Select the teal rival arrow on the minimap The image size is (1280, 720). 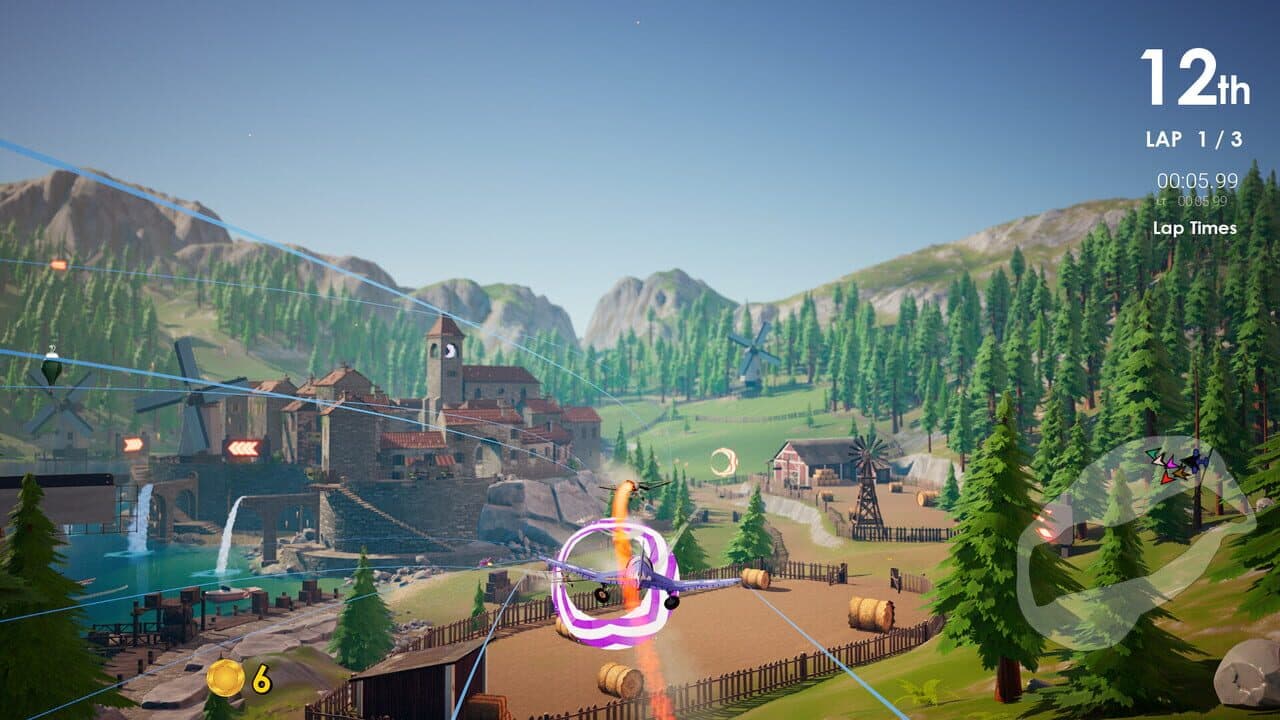1152,453
